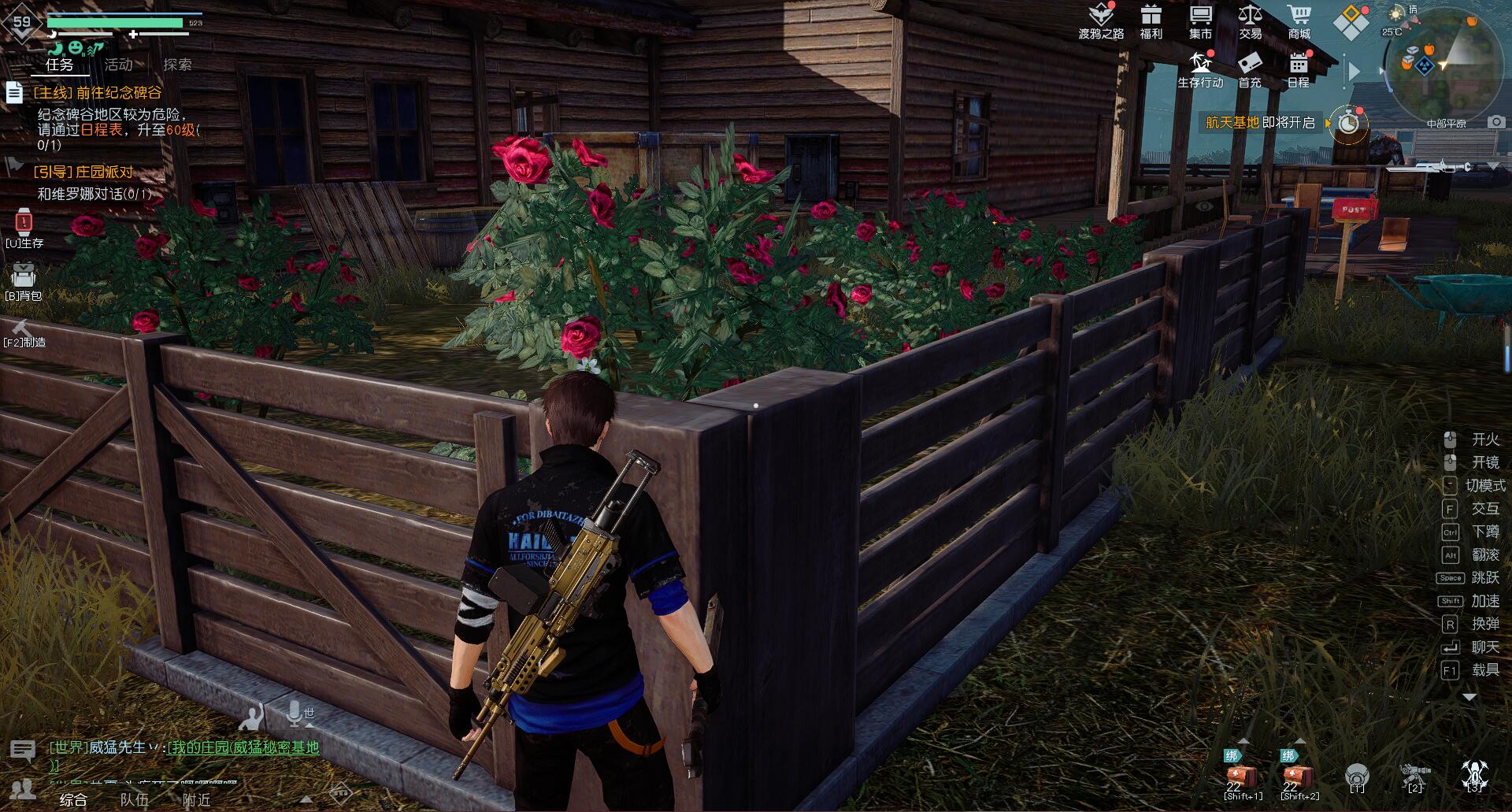
Task: Open the 日程 schedule calendar
Action: [1298, 69]
